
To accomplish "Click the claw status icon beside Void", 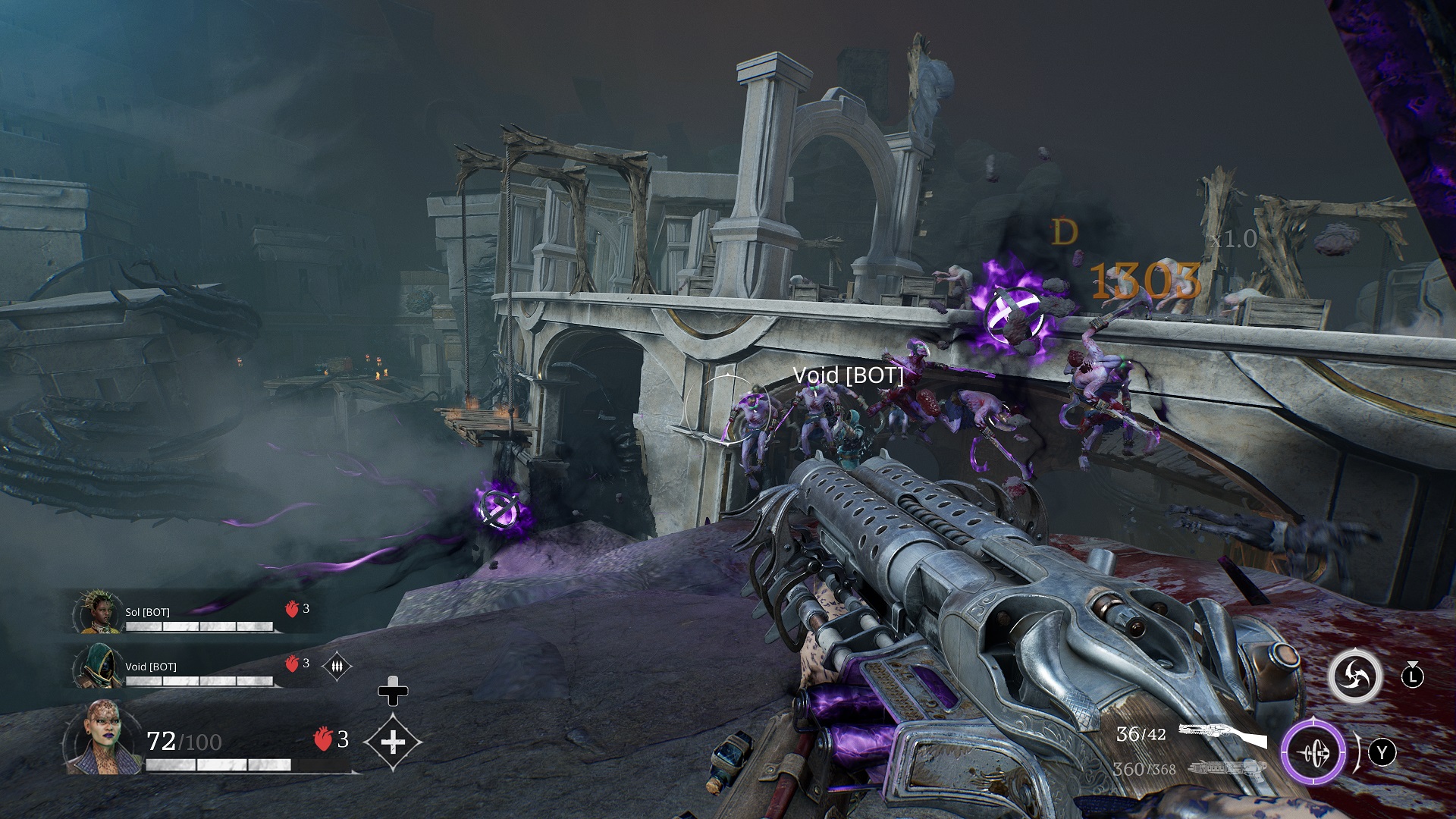I will 337,666.
